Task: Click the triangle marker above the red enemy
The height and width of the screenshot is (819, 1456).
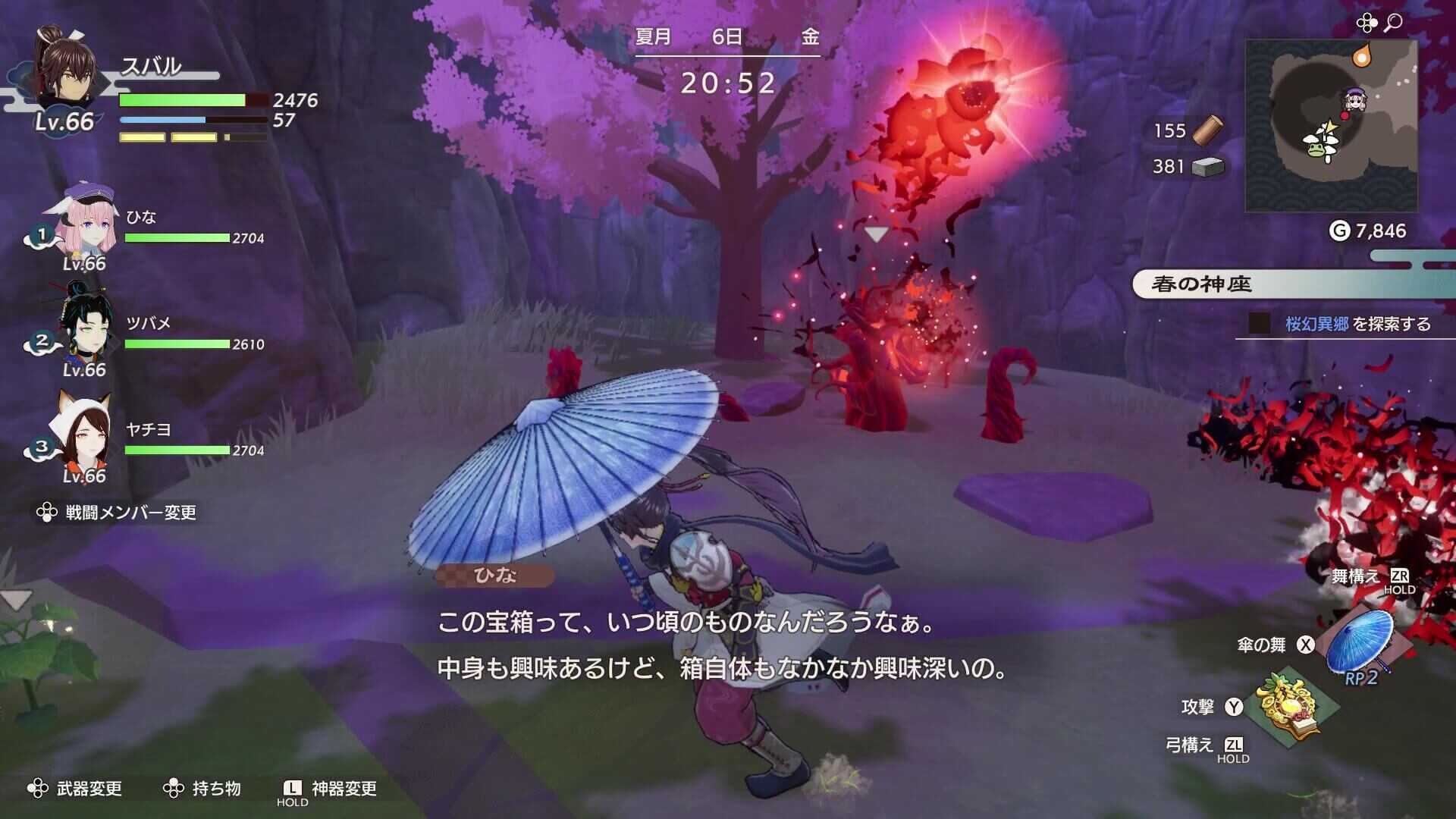Action: [877, 234]
